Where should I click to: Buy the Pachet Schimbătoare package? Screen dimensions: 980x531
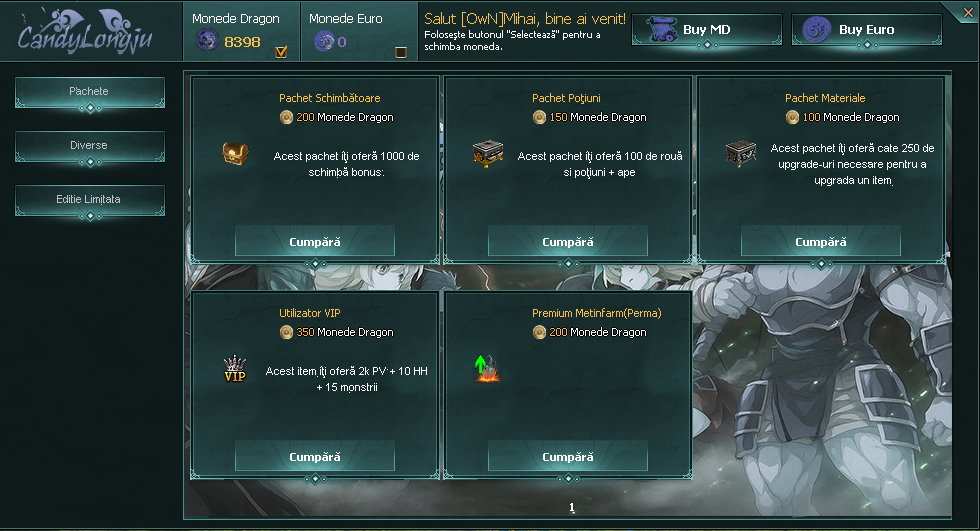(315, 242)
